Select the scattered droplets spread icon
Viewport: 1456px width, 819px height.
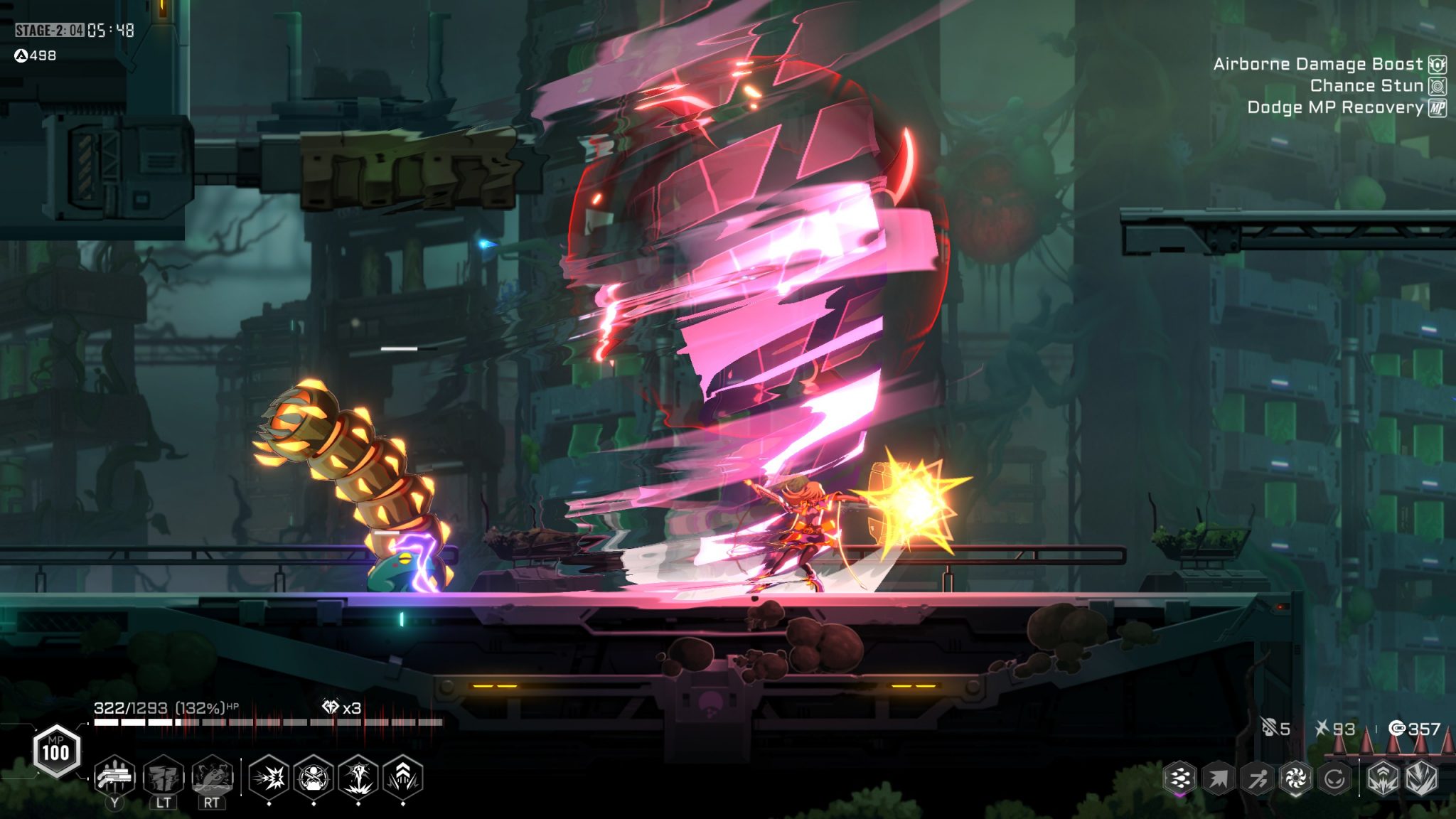pyautogui.click(x=1179, y=778)
